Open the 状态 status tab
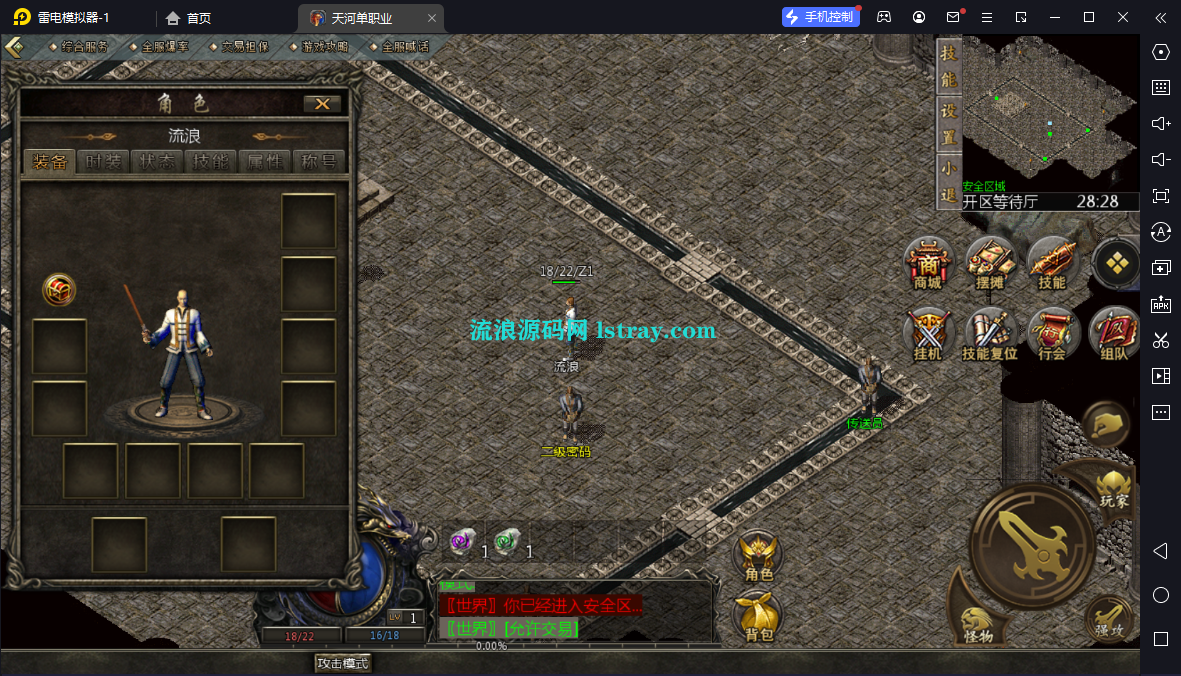 tap(157, 162)
